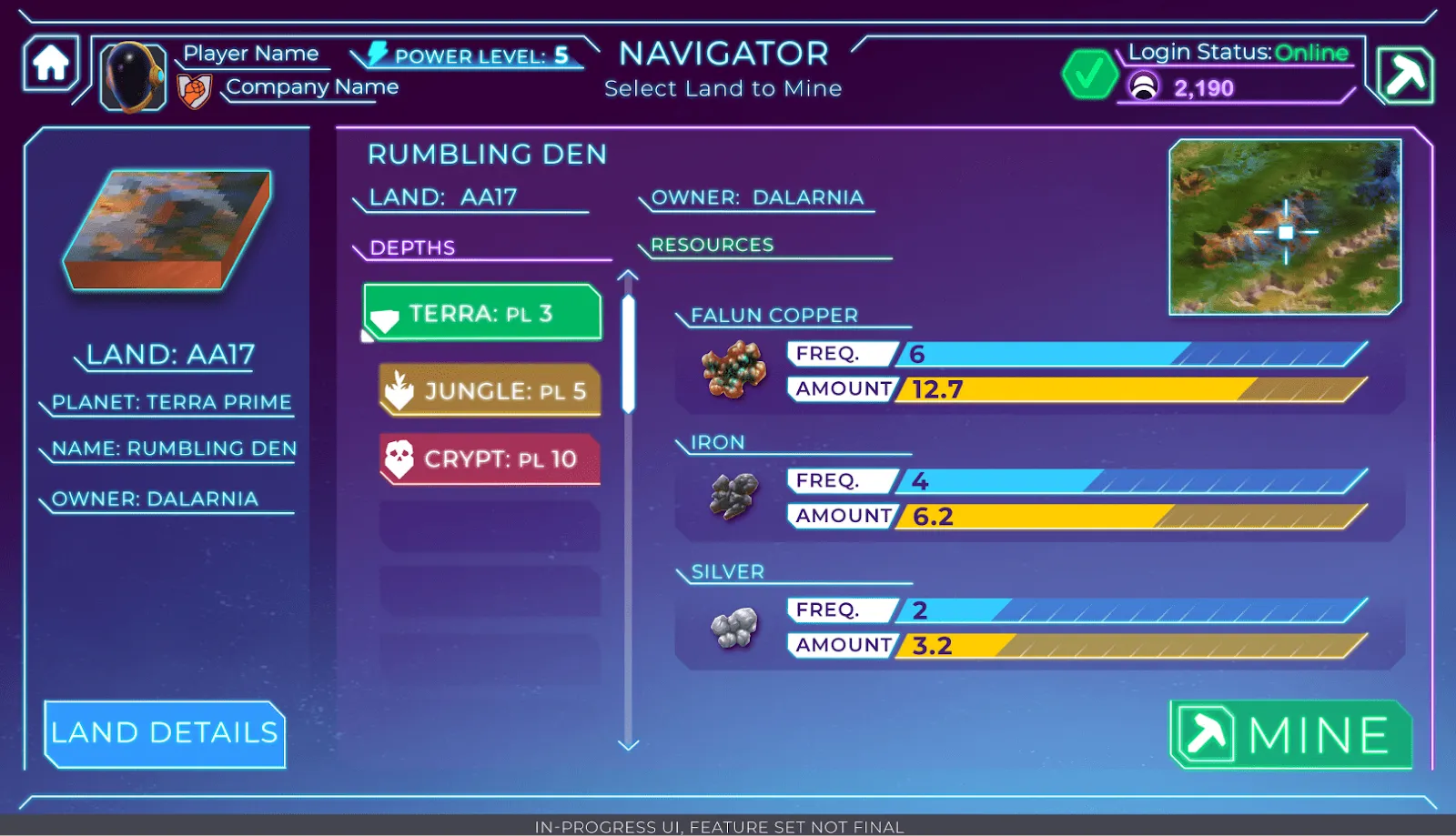Select the Terra PL 3 depth
The height and width of the screenshot is (836, 1456).
[481, 312]
